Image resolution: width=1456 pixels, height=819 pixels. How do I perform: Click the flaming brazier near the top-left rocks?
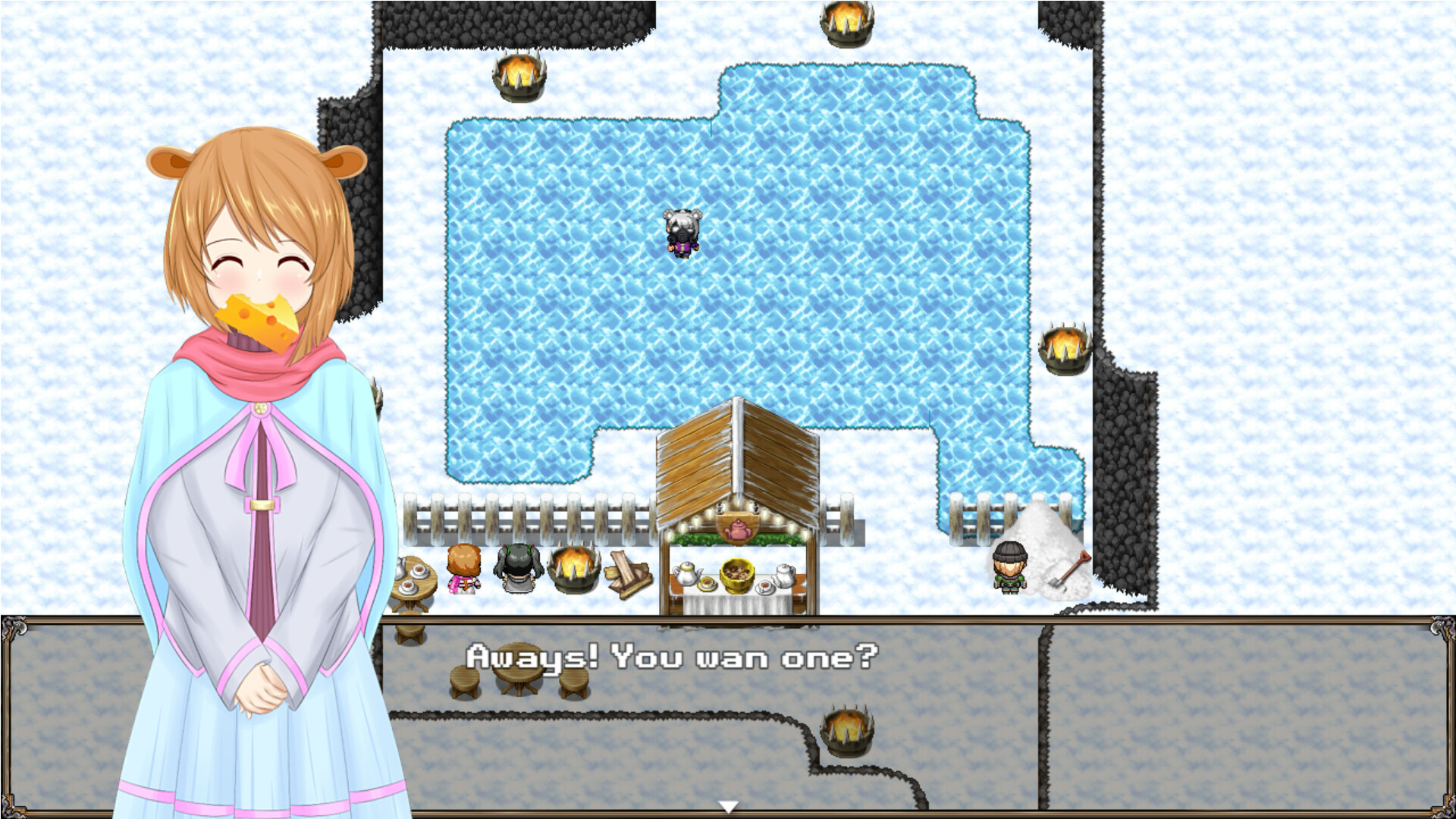pyautogui.click(x=518, y=76)
